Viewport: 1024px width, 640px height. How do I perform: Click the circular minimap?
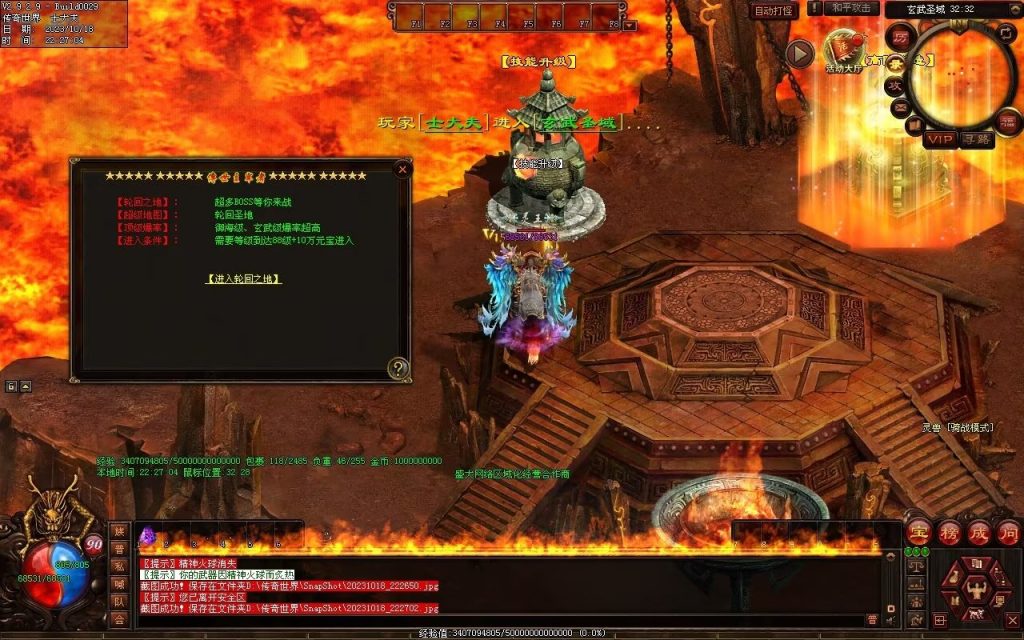click(960, 73)
